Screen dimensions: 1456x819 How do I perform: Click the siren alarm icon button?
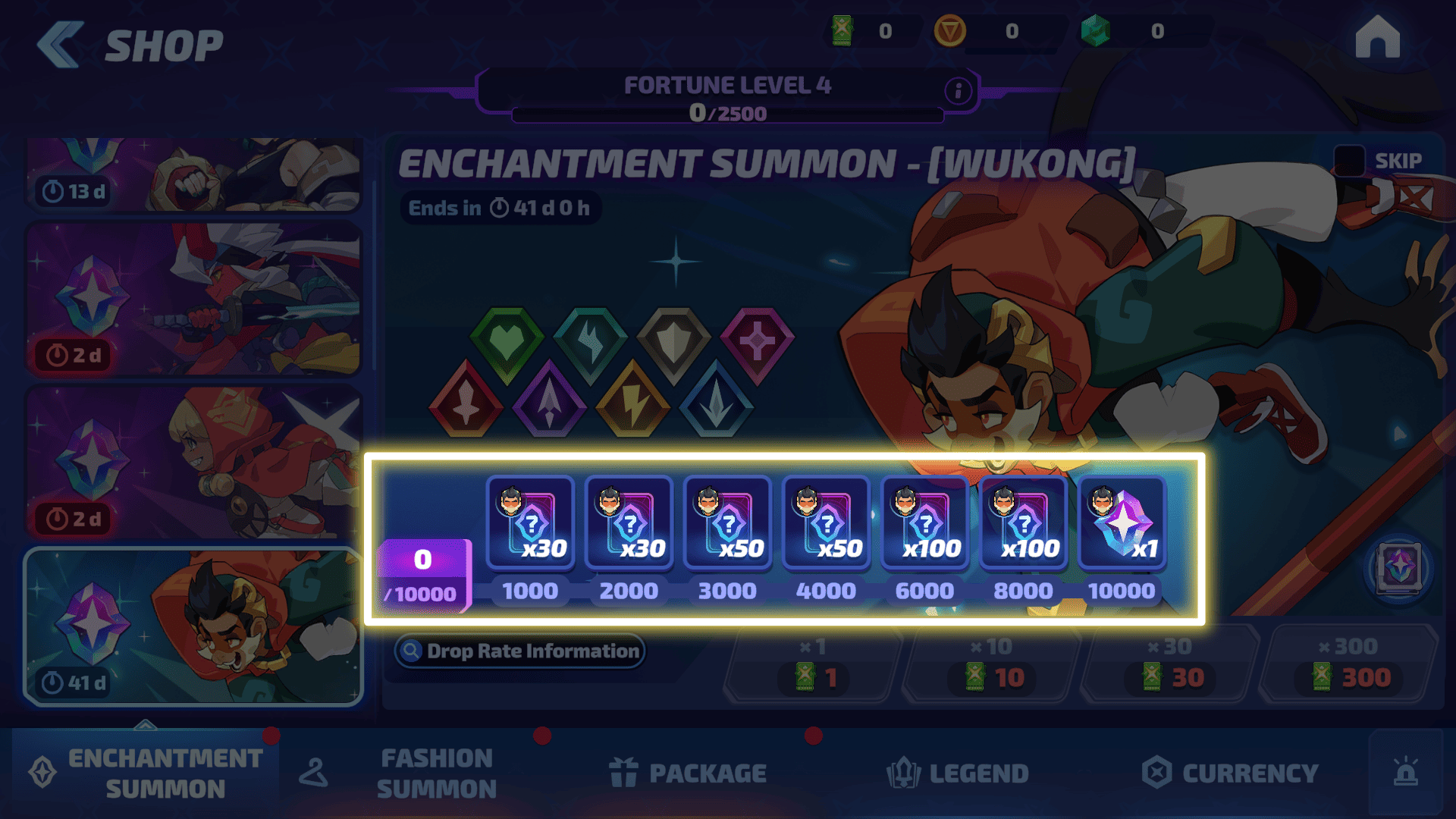[x=1405, y=773]
